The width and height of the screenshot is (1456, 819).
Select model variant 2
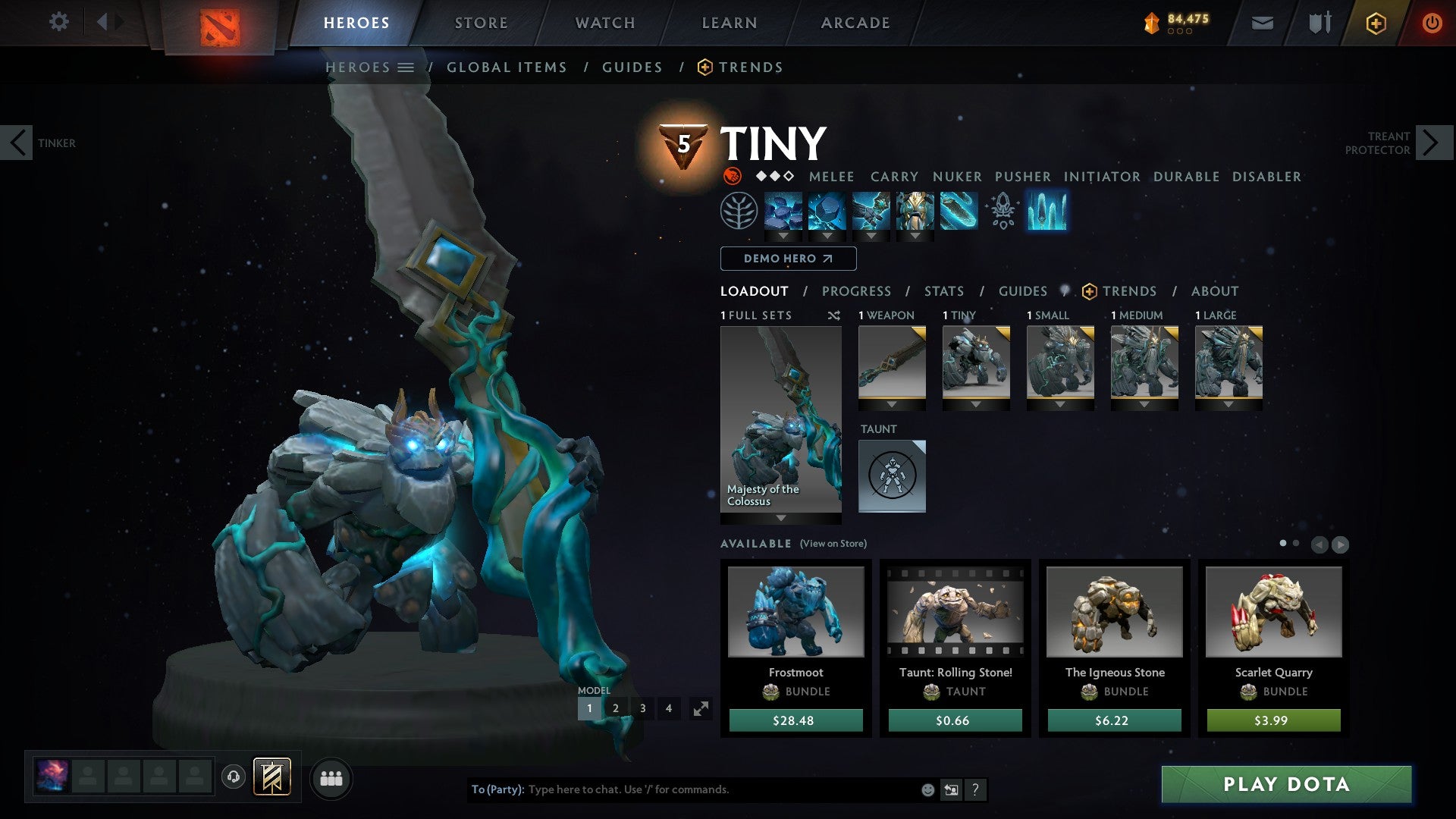(616, 708)
